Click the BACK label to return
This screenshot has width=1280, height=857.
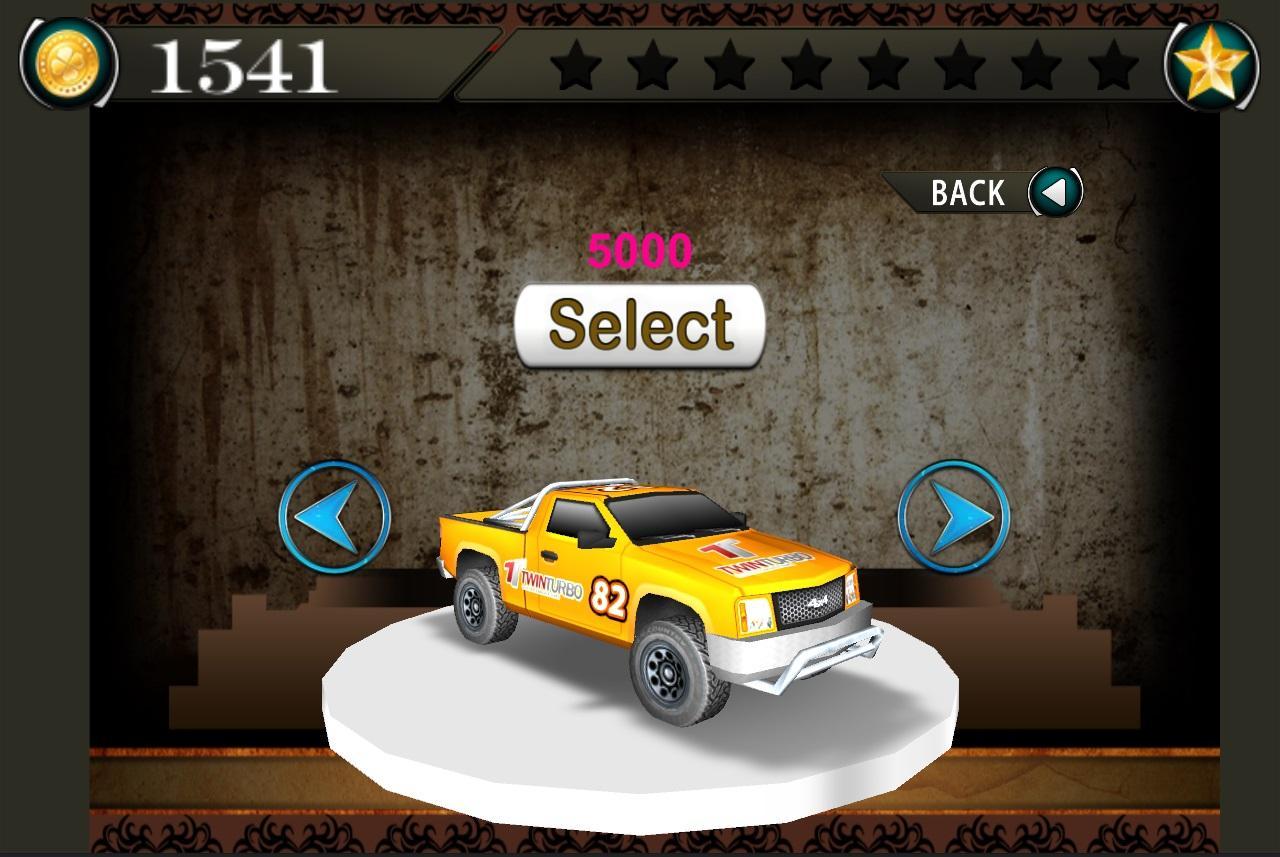click(x=966, y=190)
